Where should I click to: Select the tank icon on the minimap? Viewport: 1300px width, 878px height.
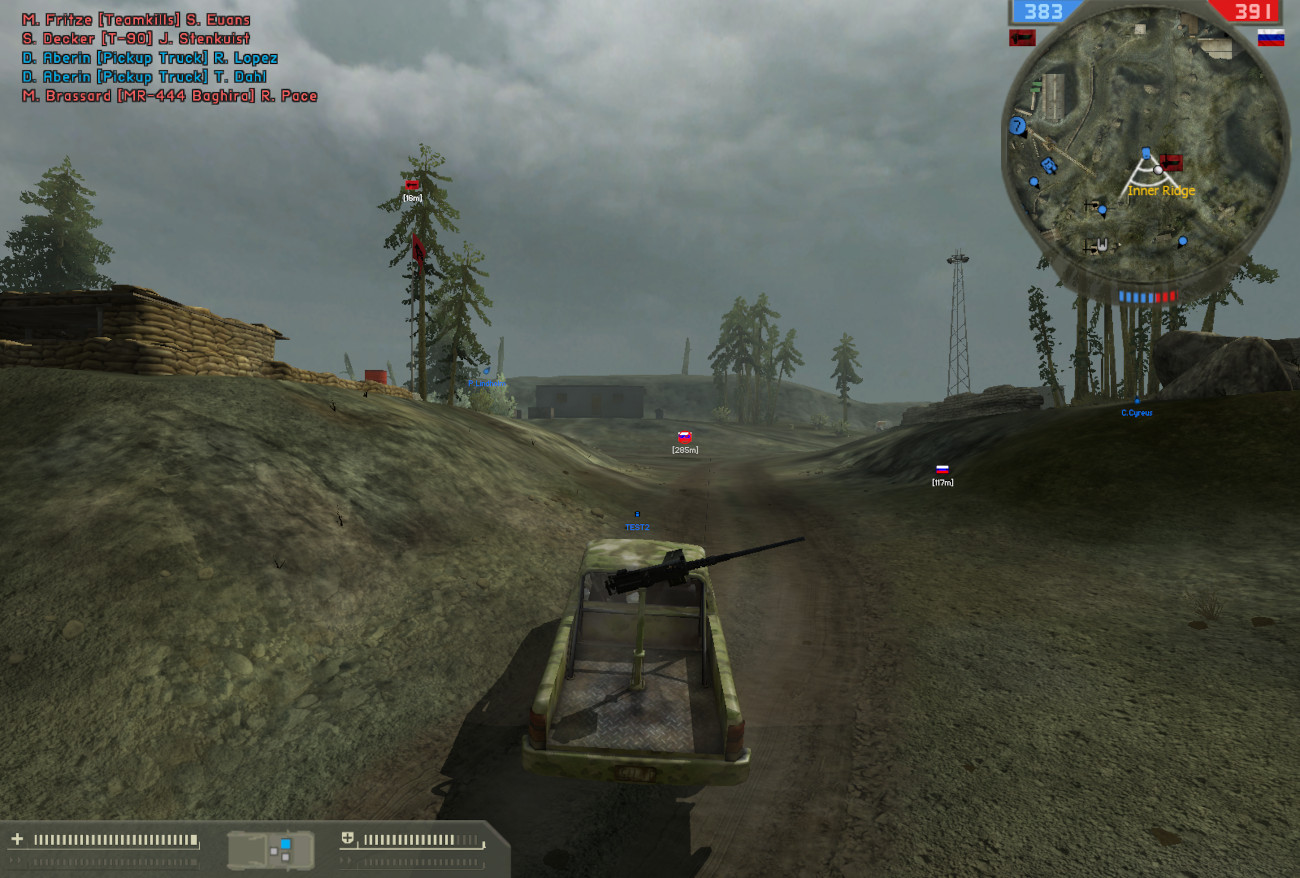point(1048,166)
